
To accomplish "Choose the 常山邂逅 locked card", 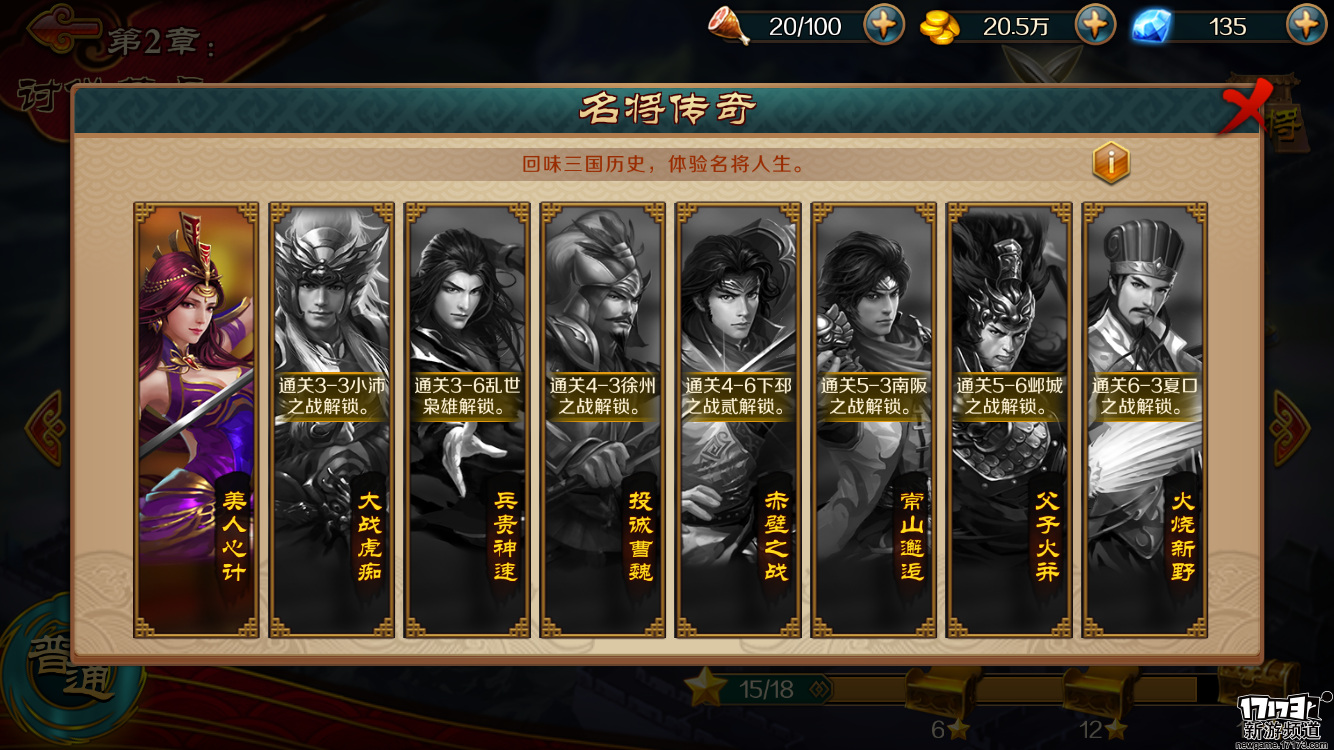I will (x=874, y=420).
